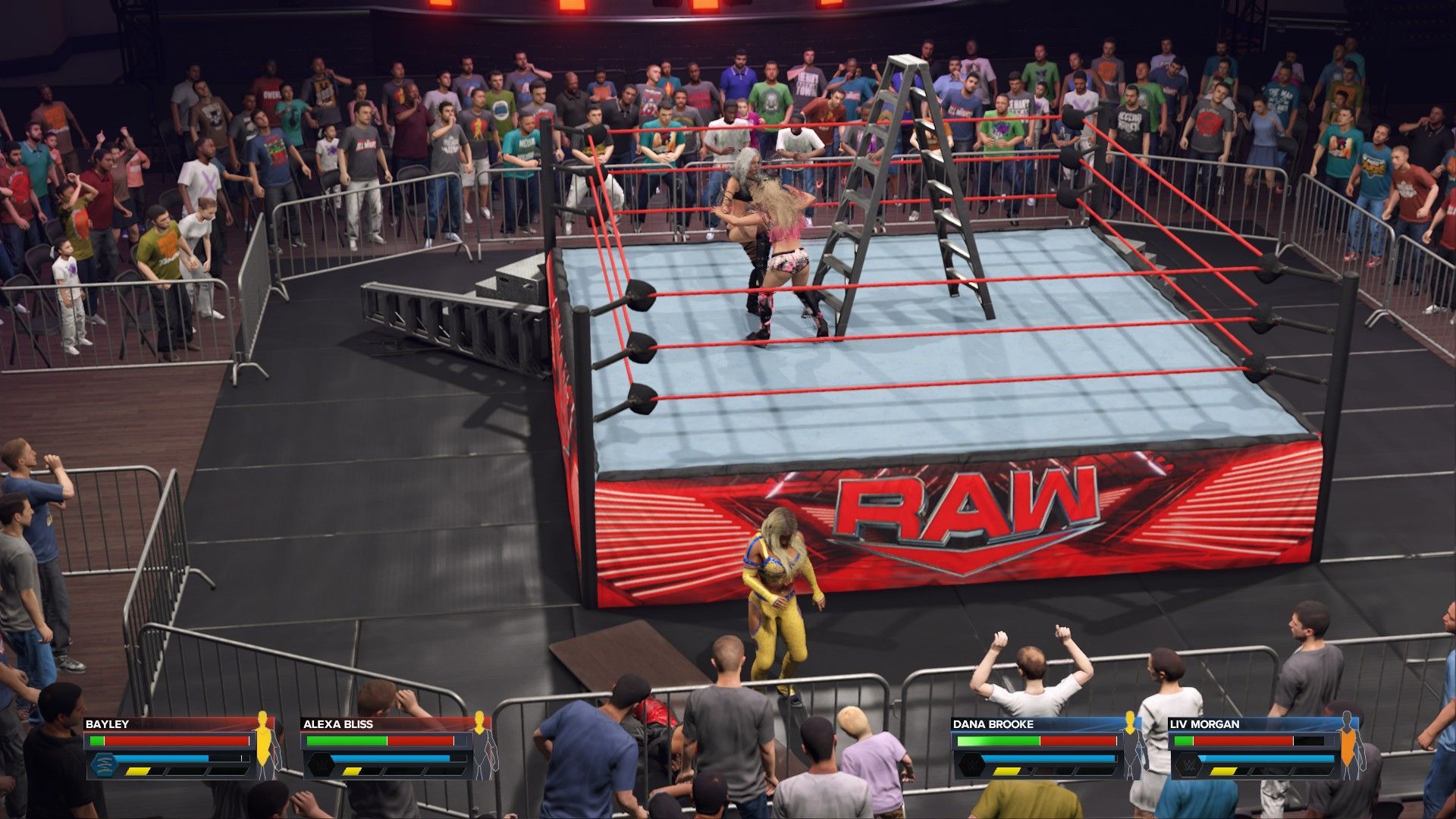Select Liv Morgan's orange body damage silhouette

coord(1347,747)
